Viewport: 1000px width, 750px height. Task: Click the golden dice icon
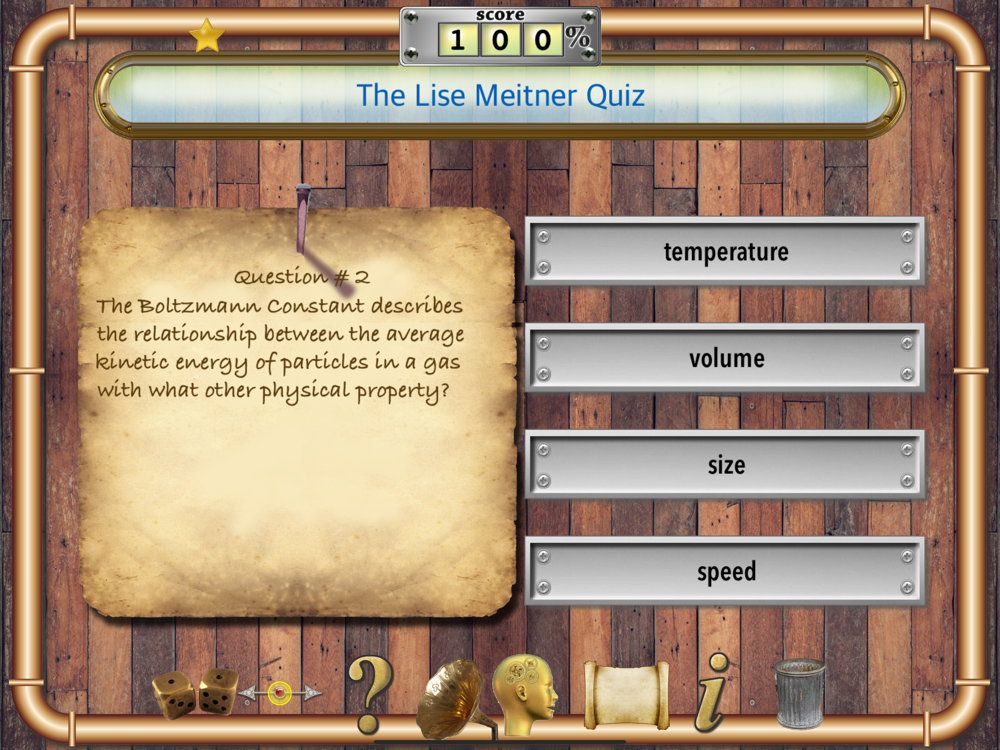click(x=195, y=692)
